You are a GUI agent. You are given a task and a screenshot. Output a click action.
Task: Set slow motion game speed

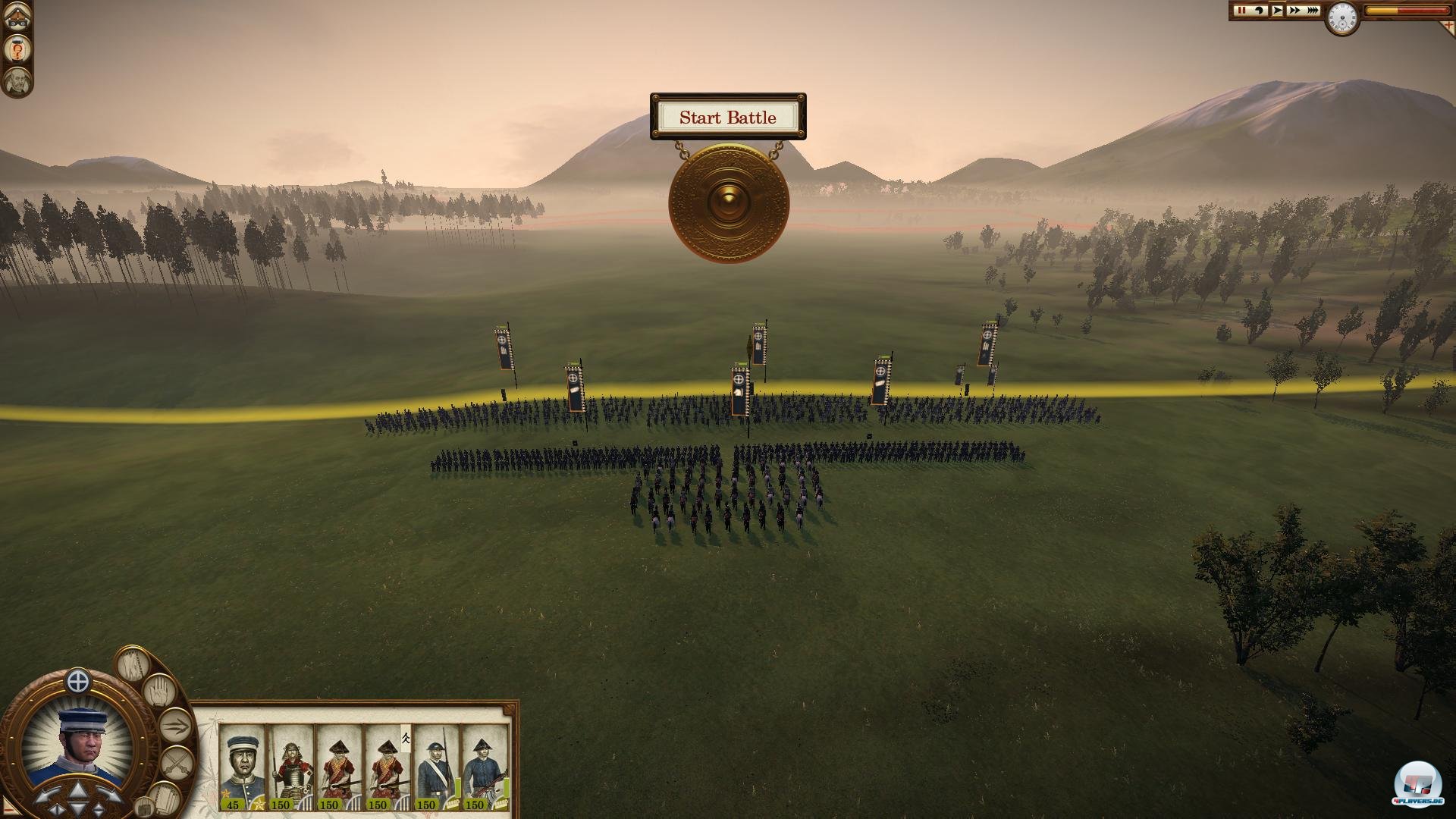pyautogui.click(x=1260, y=11)
